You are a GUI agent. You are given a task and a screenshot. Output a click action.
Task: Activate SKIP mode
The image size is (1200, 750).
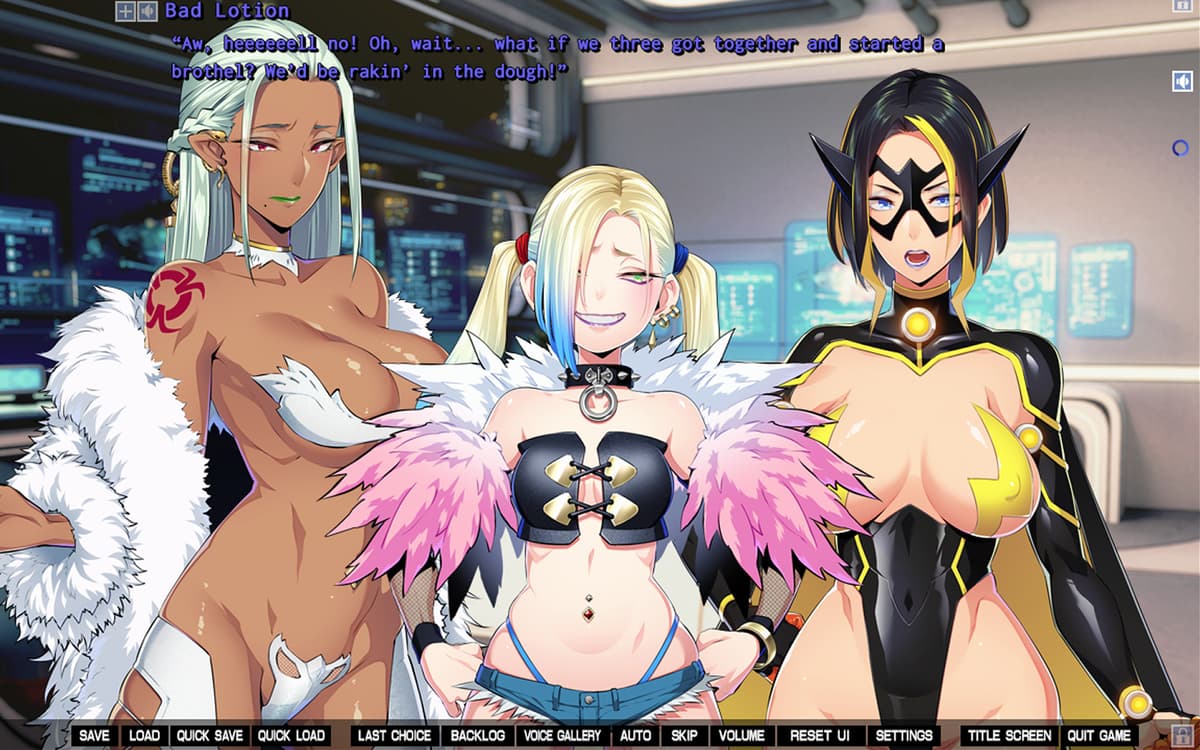684,736
